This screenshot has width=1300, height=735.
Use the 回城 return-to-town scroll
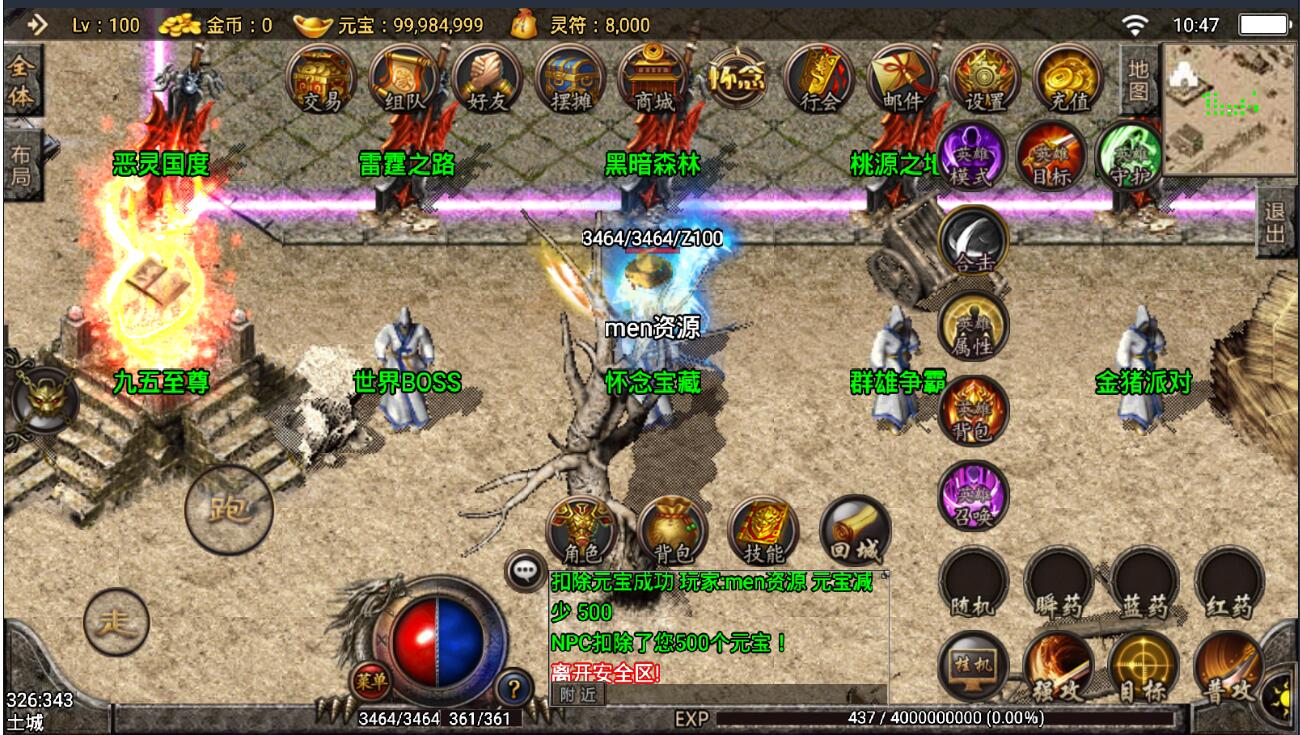pyautogui.click(x=855, y=530)
